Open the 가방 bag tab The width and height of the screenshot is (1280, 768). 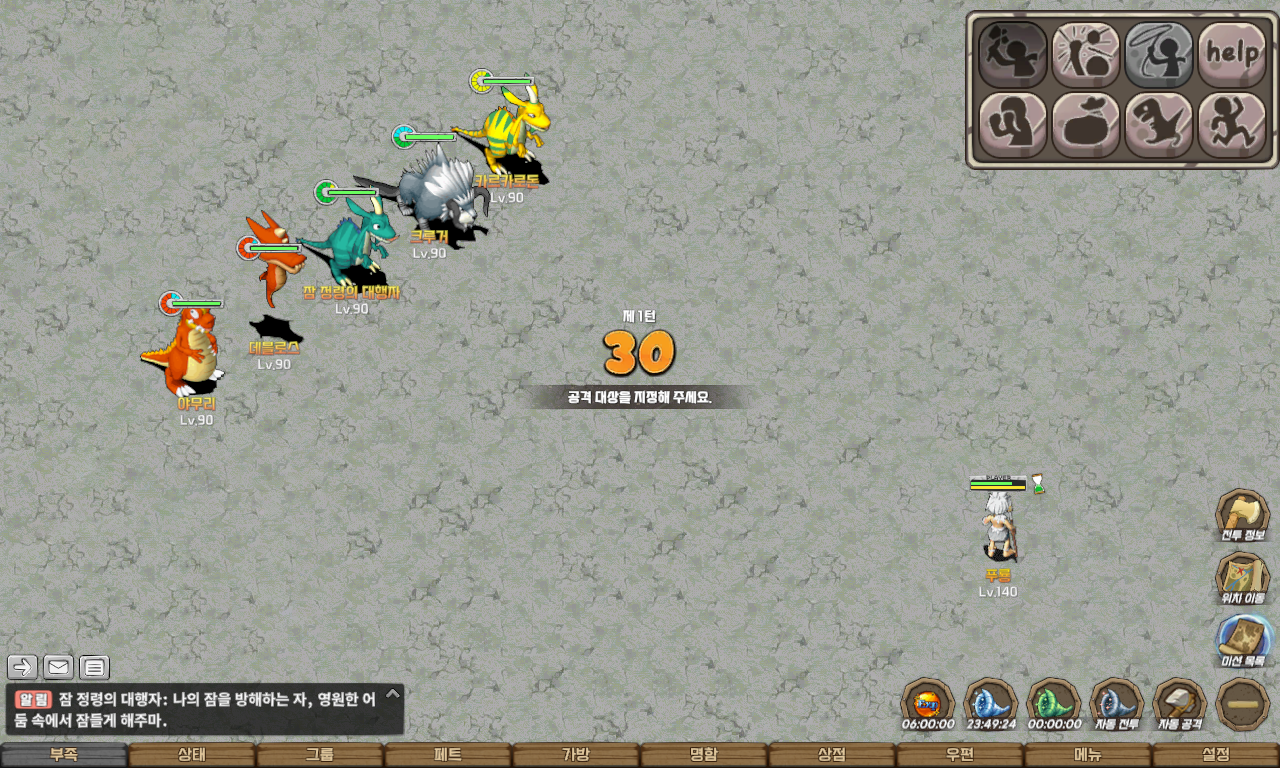(x=575, y=755)
